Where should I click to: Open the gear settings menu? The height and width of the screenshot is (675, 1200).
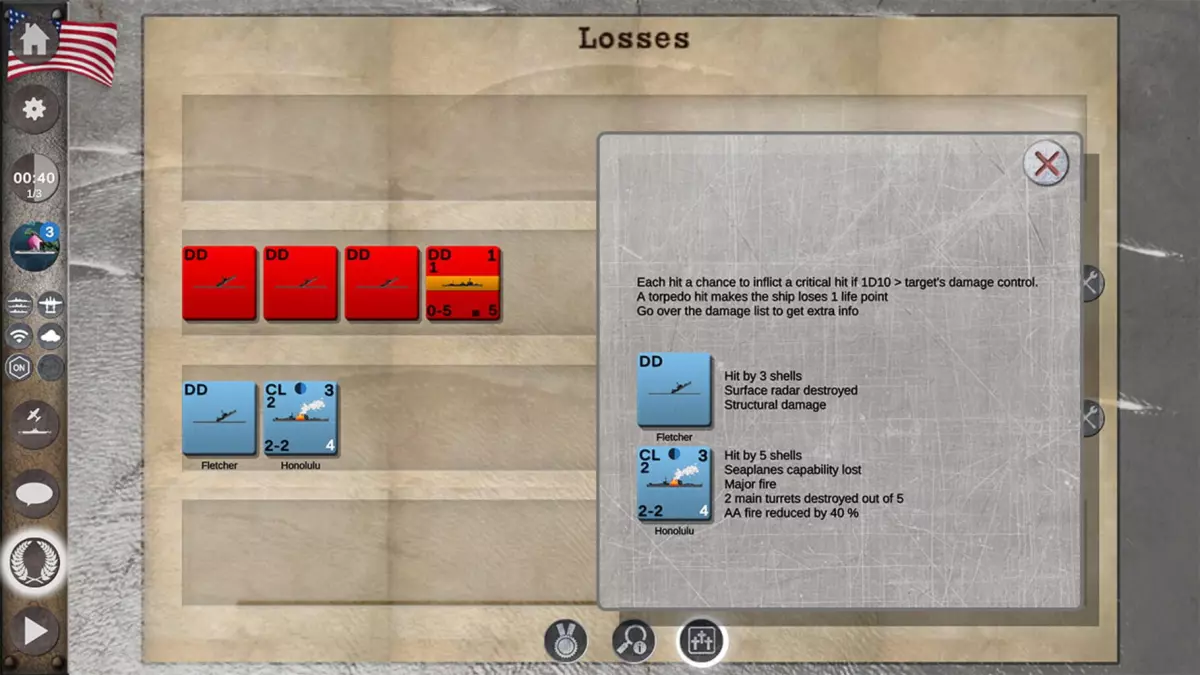point(34,109)
